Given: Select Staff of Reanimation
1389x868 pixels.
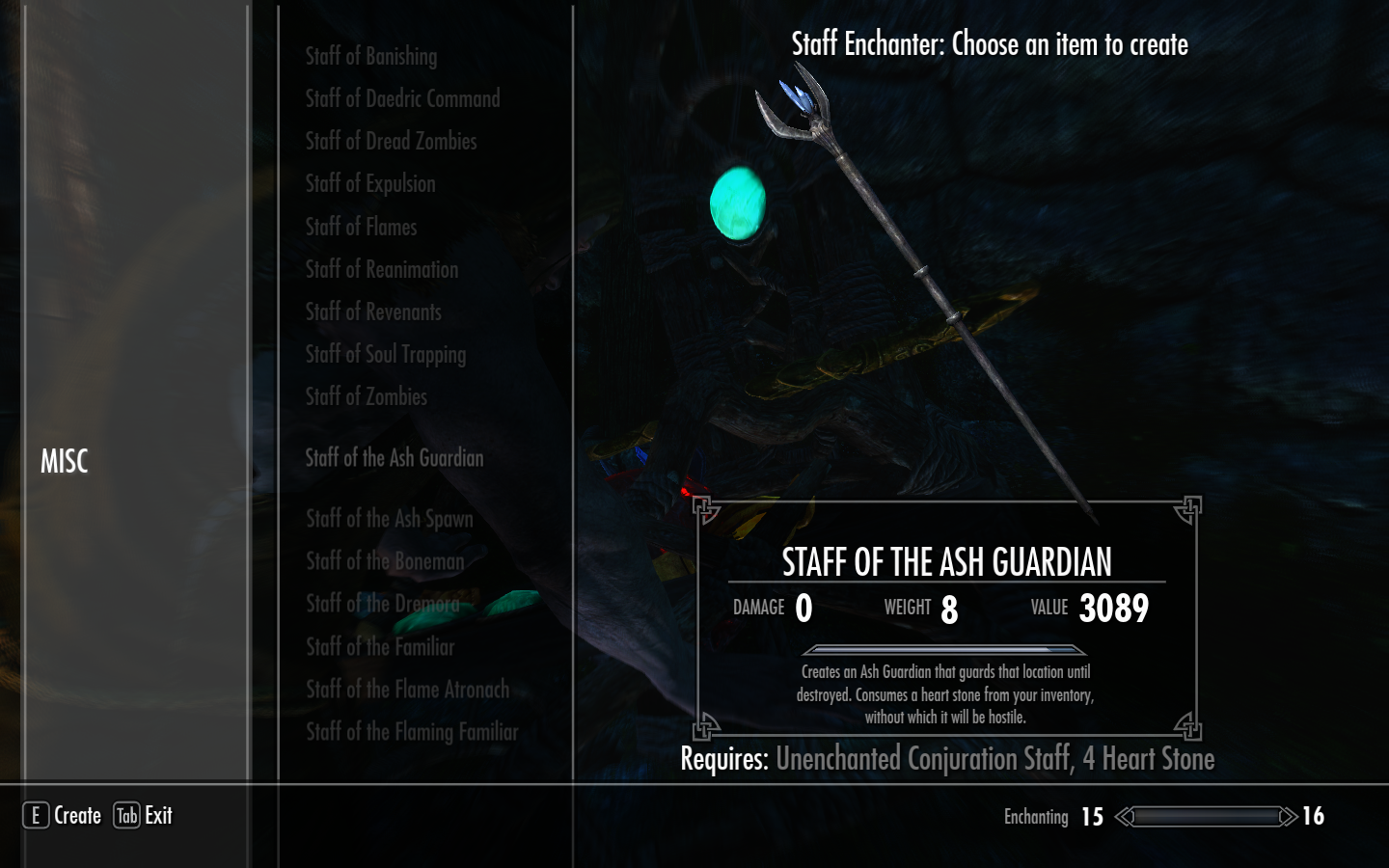Looking at the screenshot, I should 382,269.
